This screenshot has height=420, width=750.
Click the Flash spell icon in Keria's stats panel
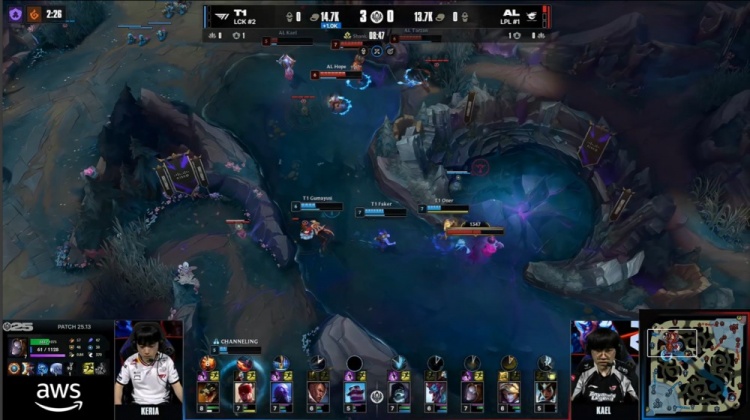click(x=87, y=368)
